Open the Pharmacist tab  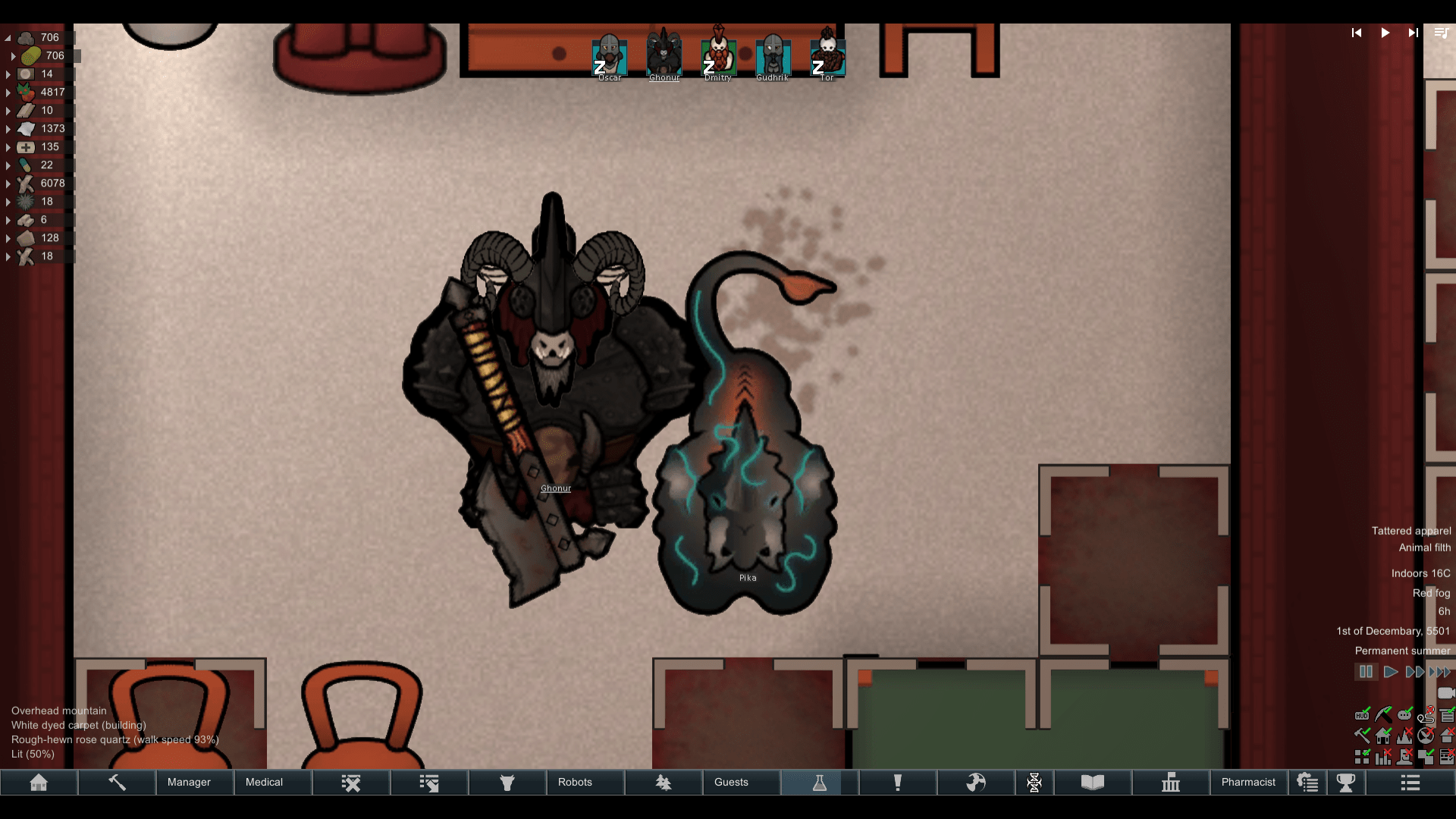(x=1249, y=782)
